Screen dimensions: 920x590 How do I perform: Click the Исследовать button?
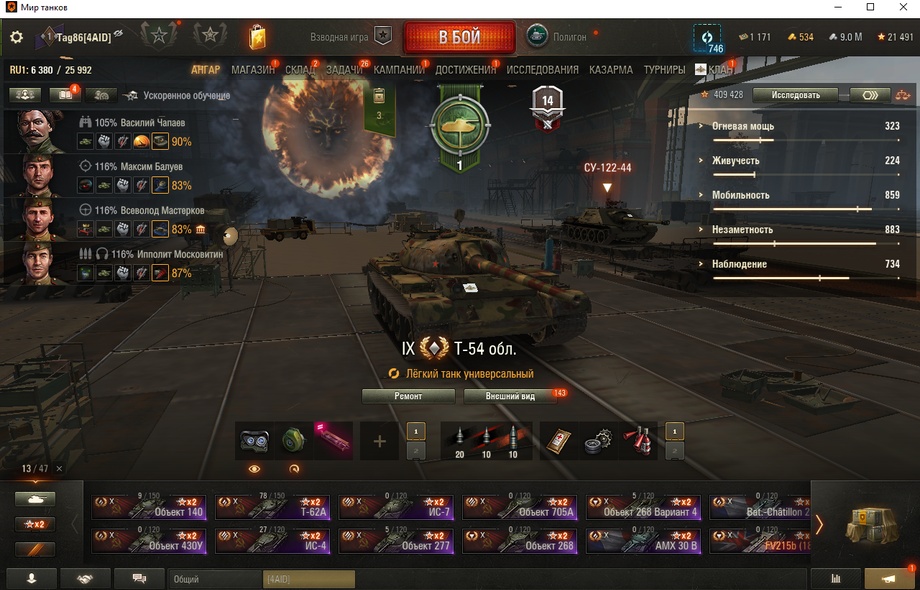[x=795, y=95]
